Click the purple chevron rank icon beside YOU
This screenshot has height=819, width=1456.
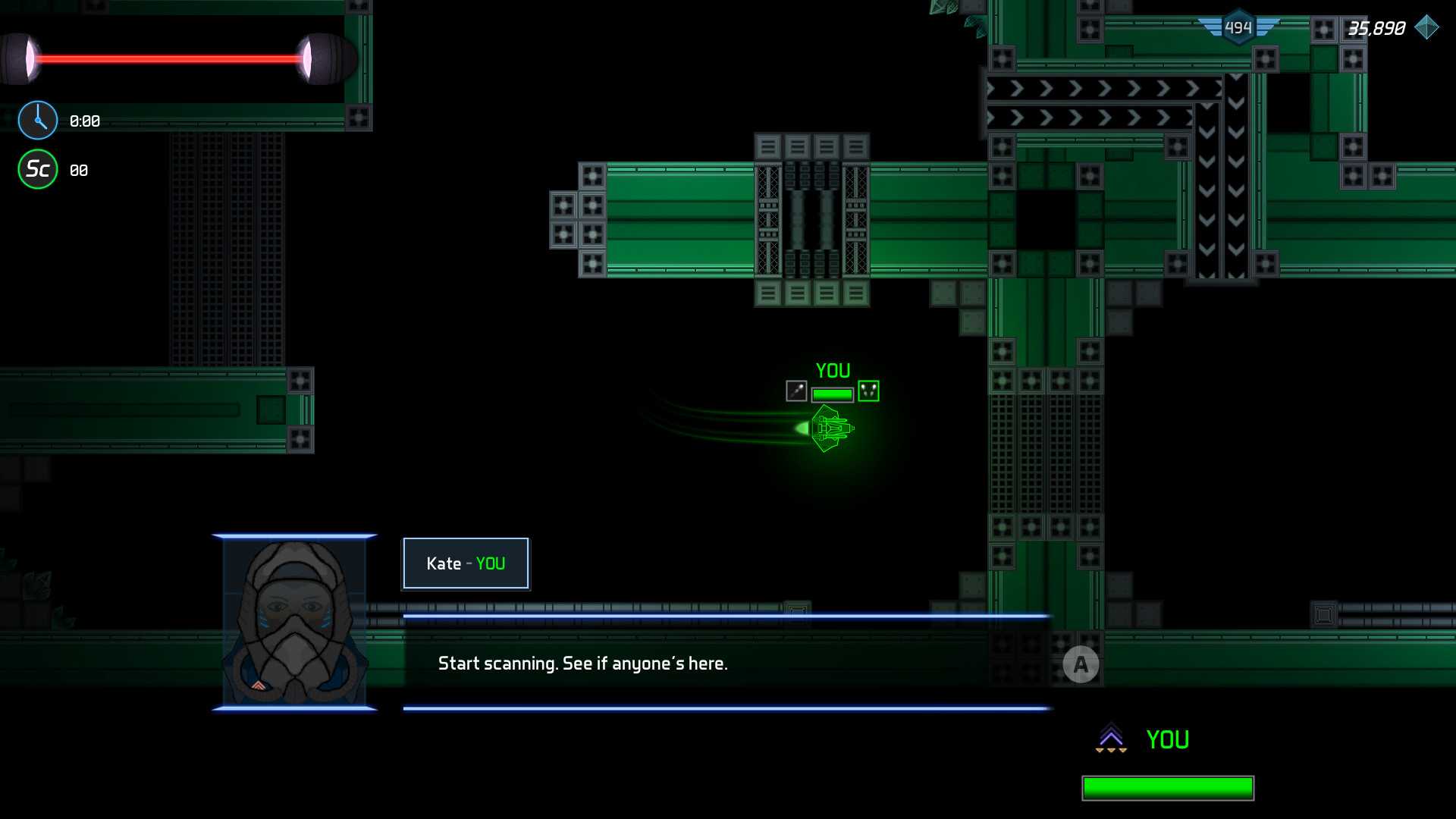(x=1111, y=738)
